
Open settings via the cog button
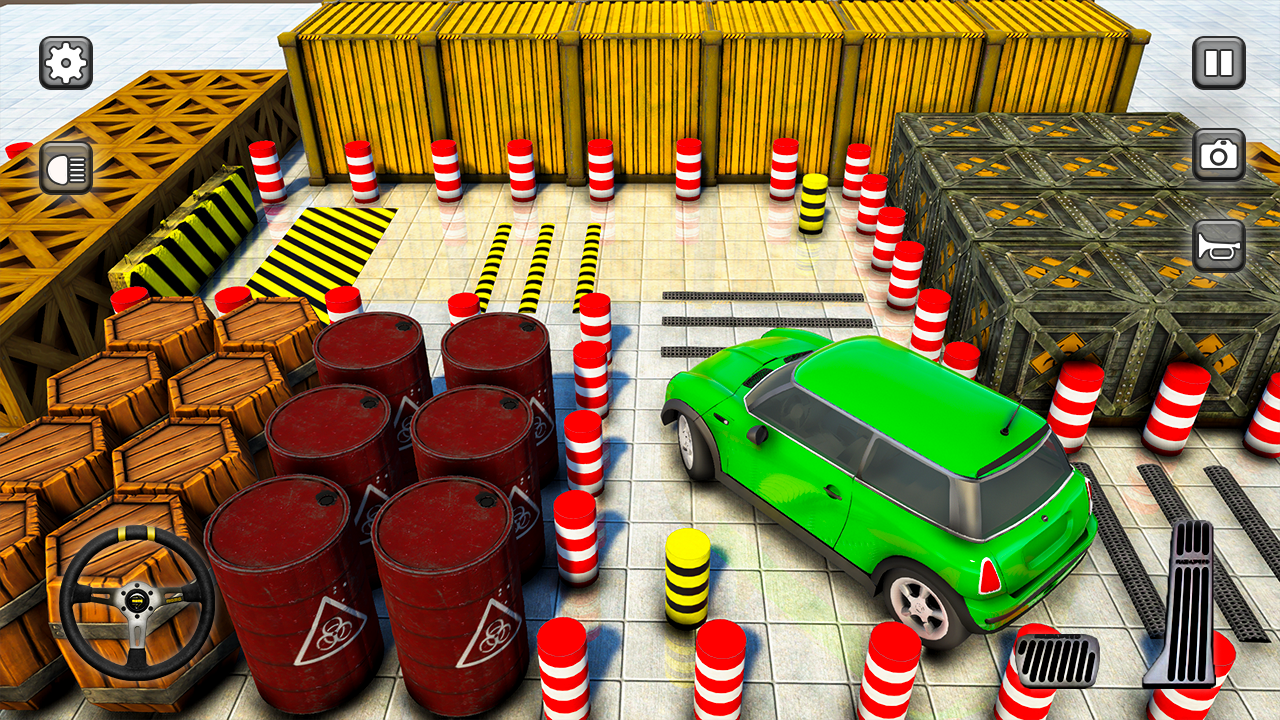[65, 62]
